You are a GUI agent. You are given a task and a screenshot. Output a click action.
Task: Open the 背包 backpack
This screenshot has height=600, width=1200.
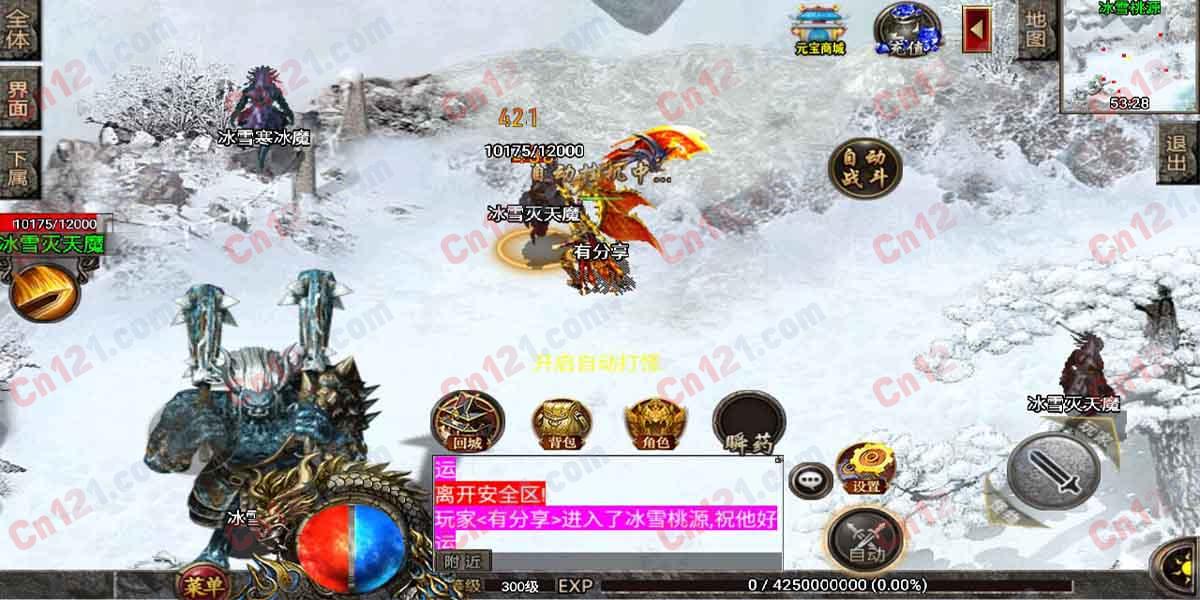tap(558, 422)
